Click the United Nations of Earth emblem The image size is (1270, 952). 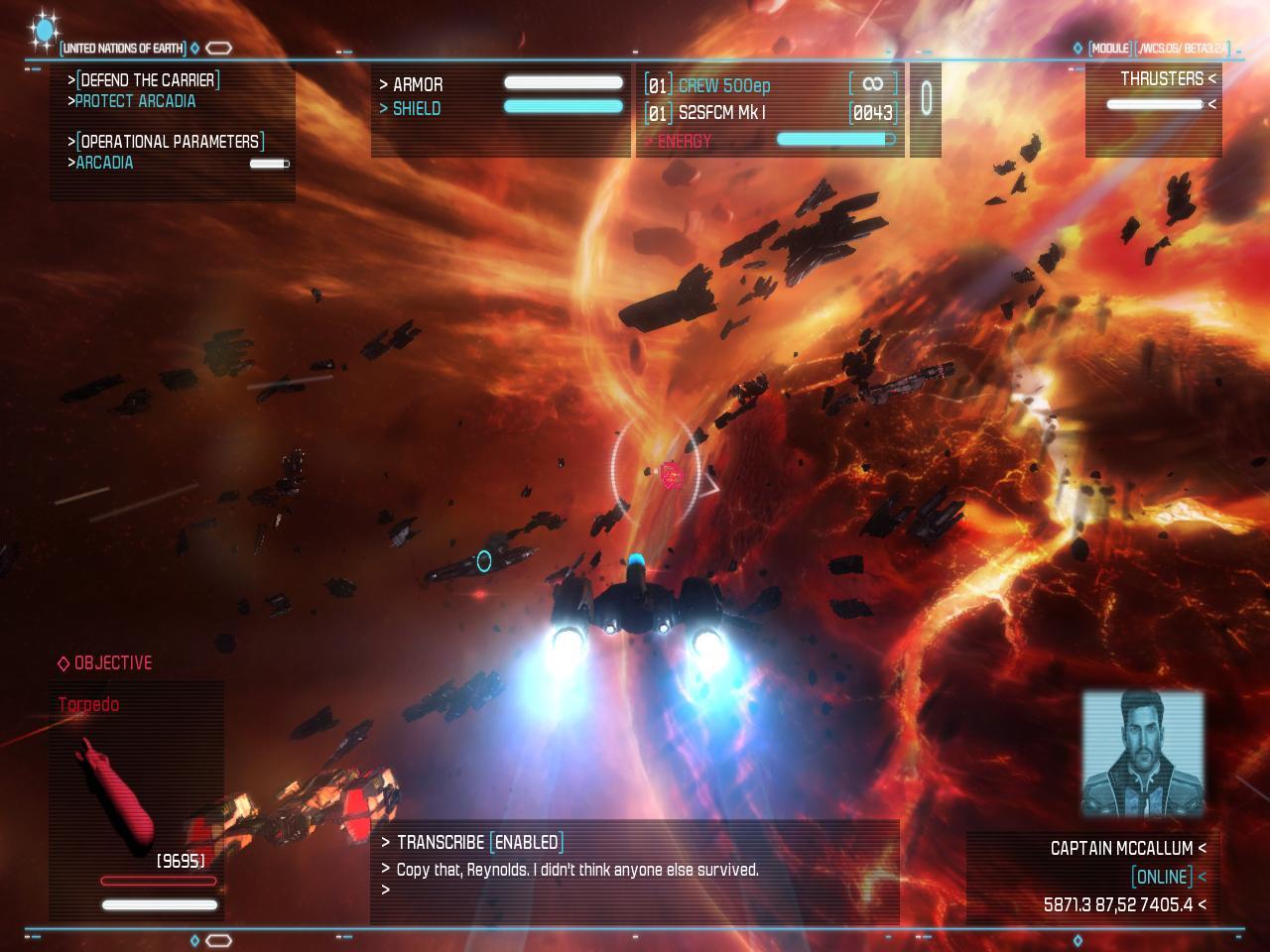click(x=43, y=31)
